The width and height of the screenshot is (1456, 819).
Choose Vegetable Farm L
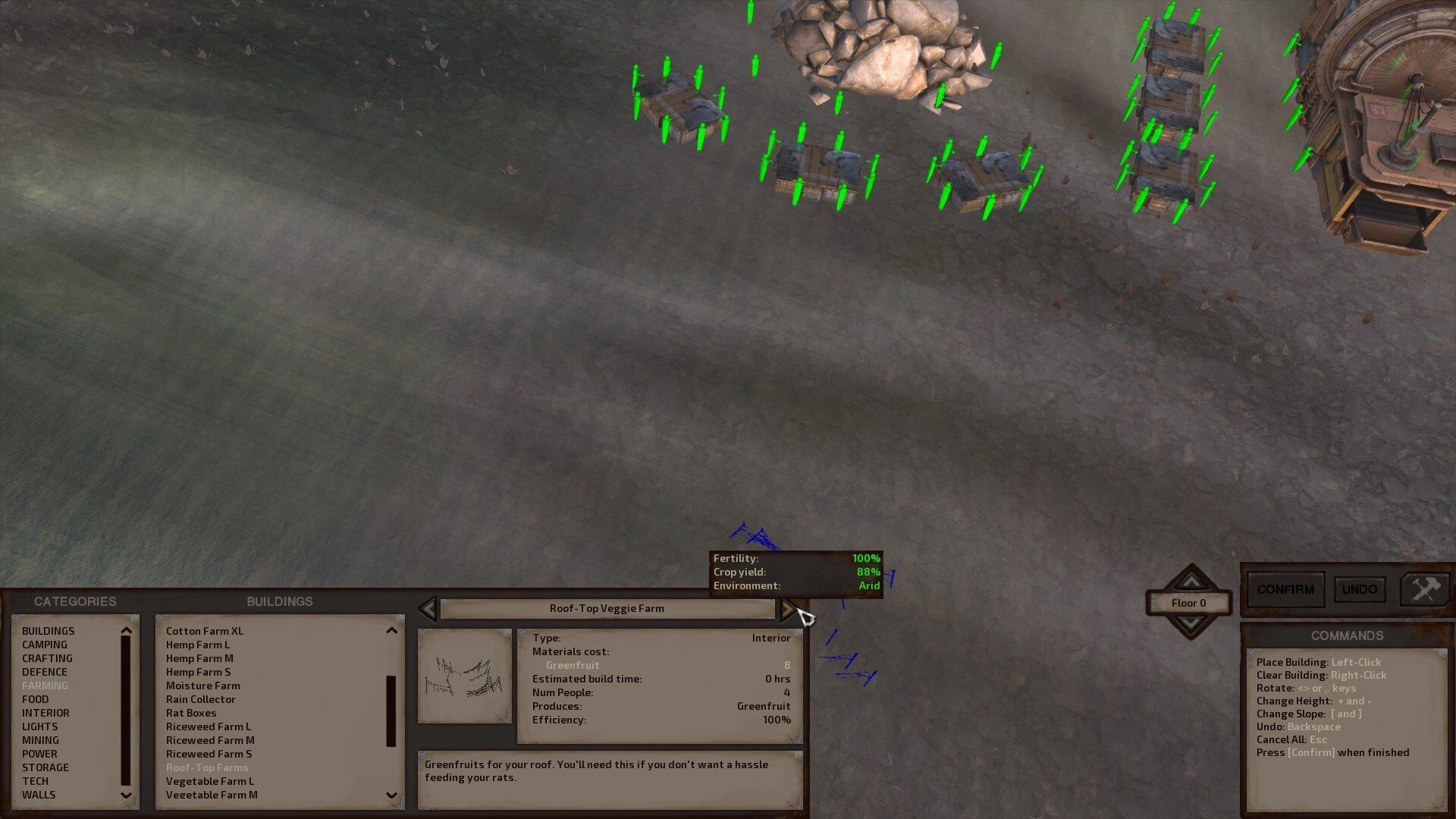210,781
